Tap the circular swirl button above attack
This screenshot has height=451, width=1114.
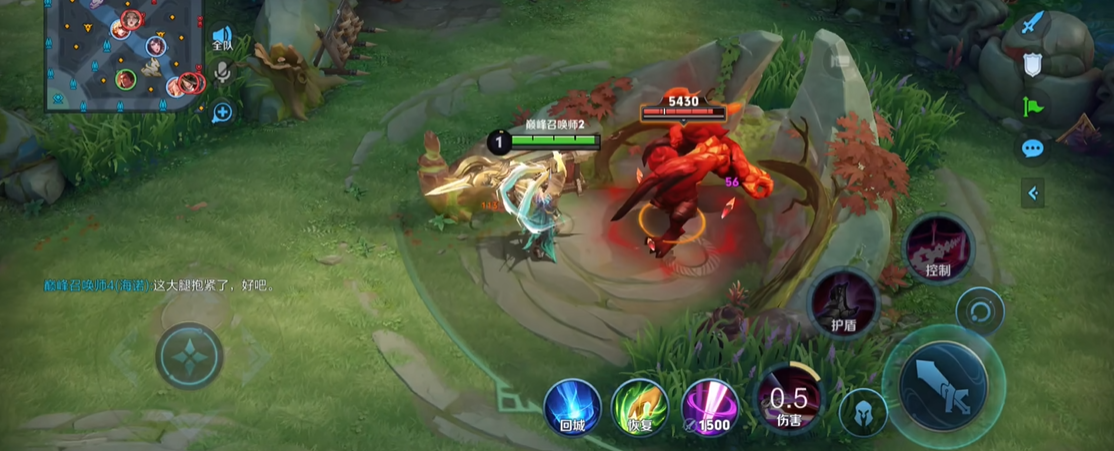(x=979, y=312)
